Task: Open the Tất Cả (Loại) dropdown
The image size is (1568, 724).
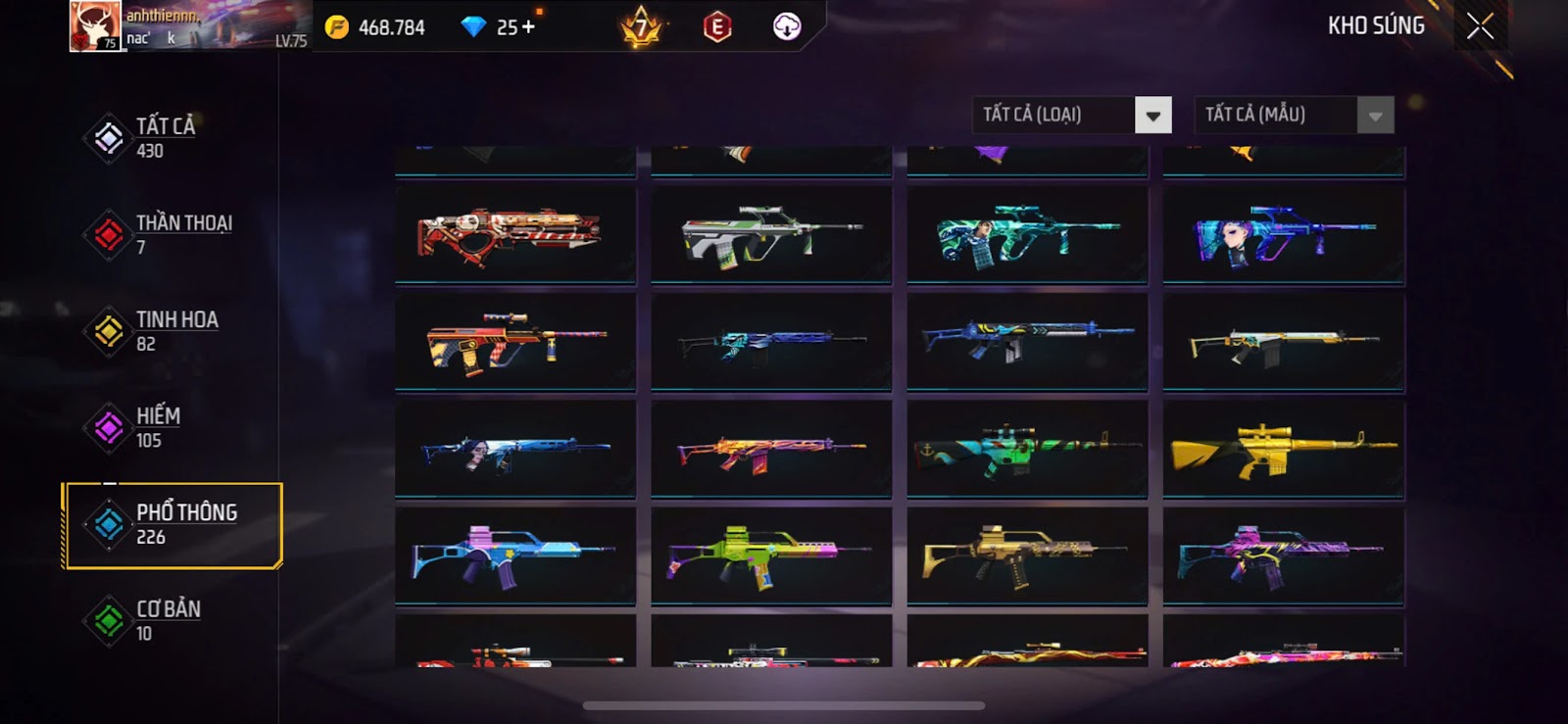Action: click(x=1152, y=116)
